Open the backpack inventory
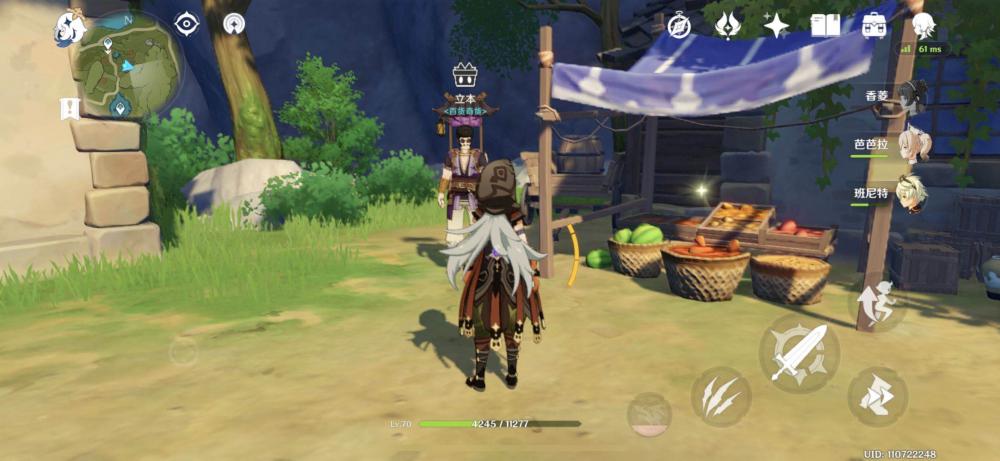Image resolution: width=1000 pixels, height=461 pixels. coord(873,26)
